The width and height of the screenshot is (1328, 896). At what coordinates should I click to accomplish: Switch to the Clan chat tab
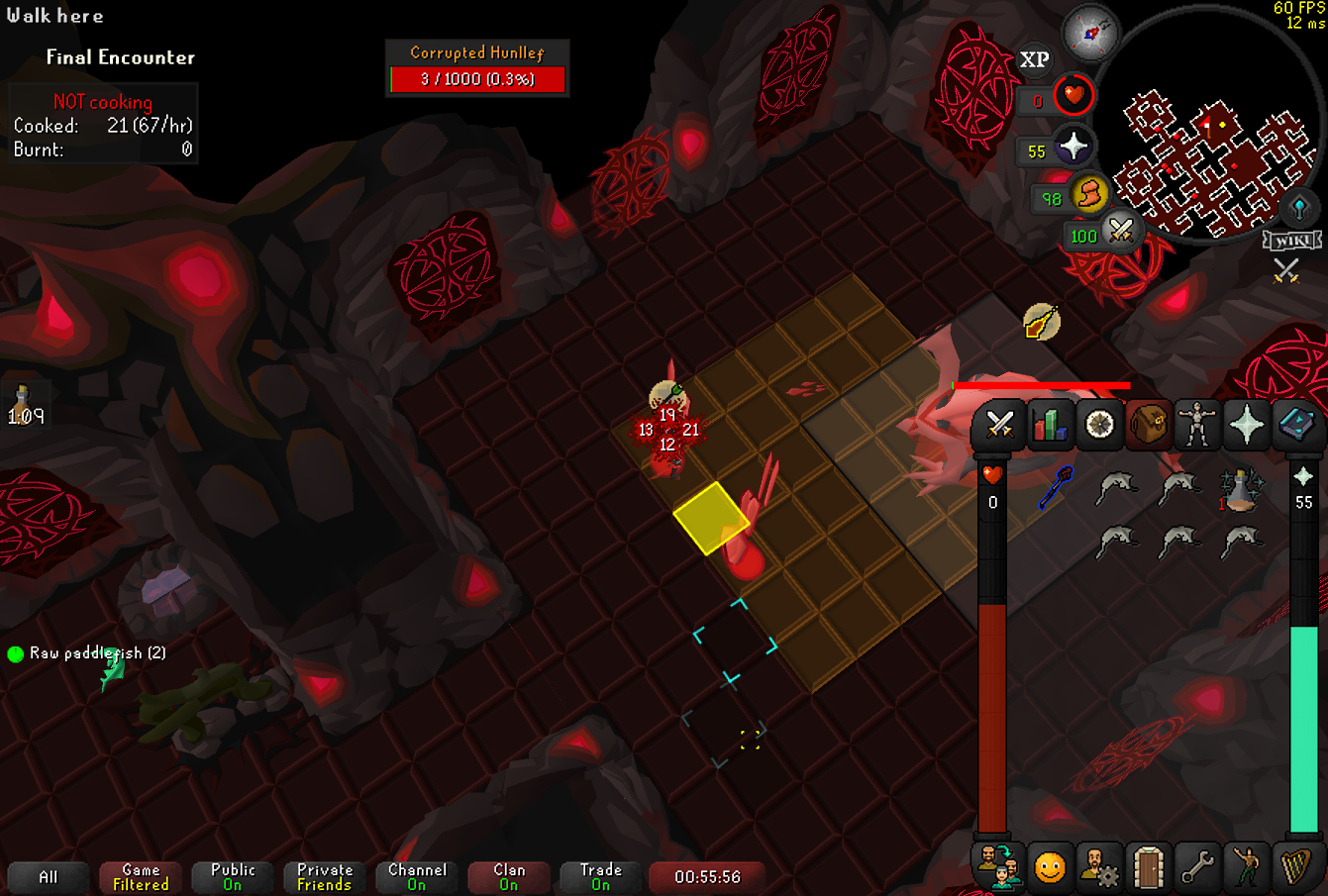tap(509, 877)
